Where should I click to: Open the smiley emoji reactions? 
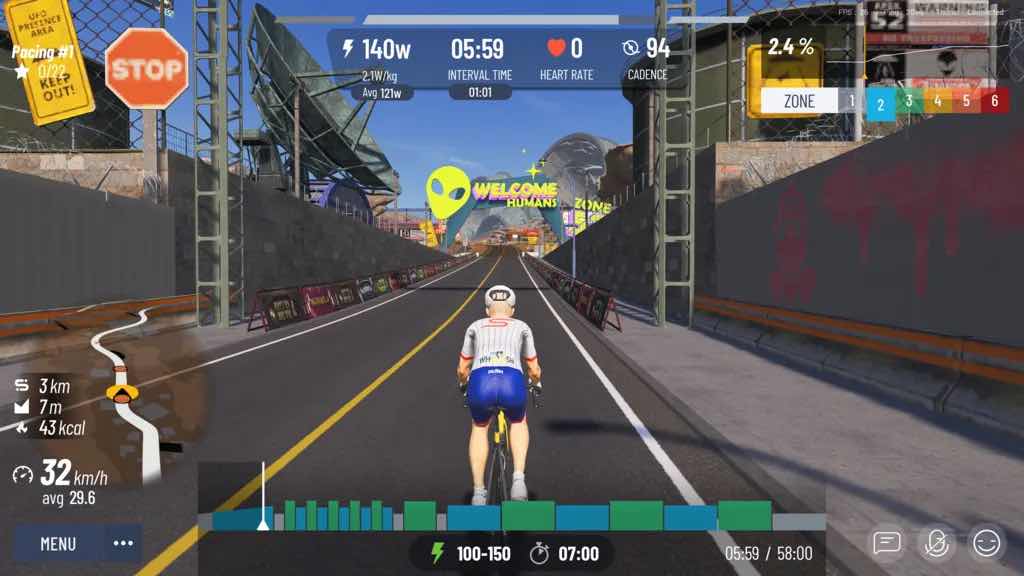coord(986,543)
